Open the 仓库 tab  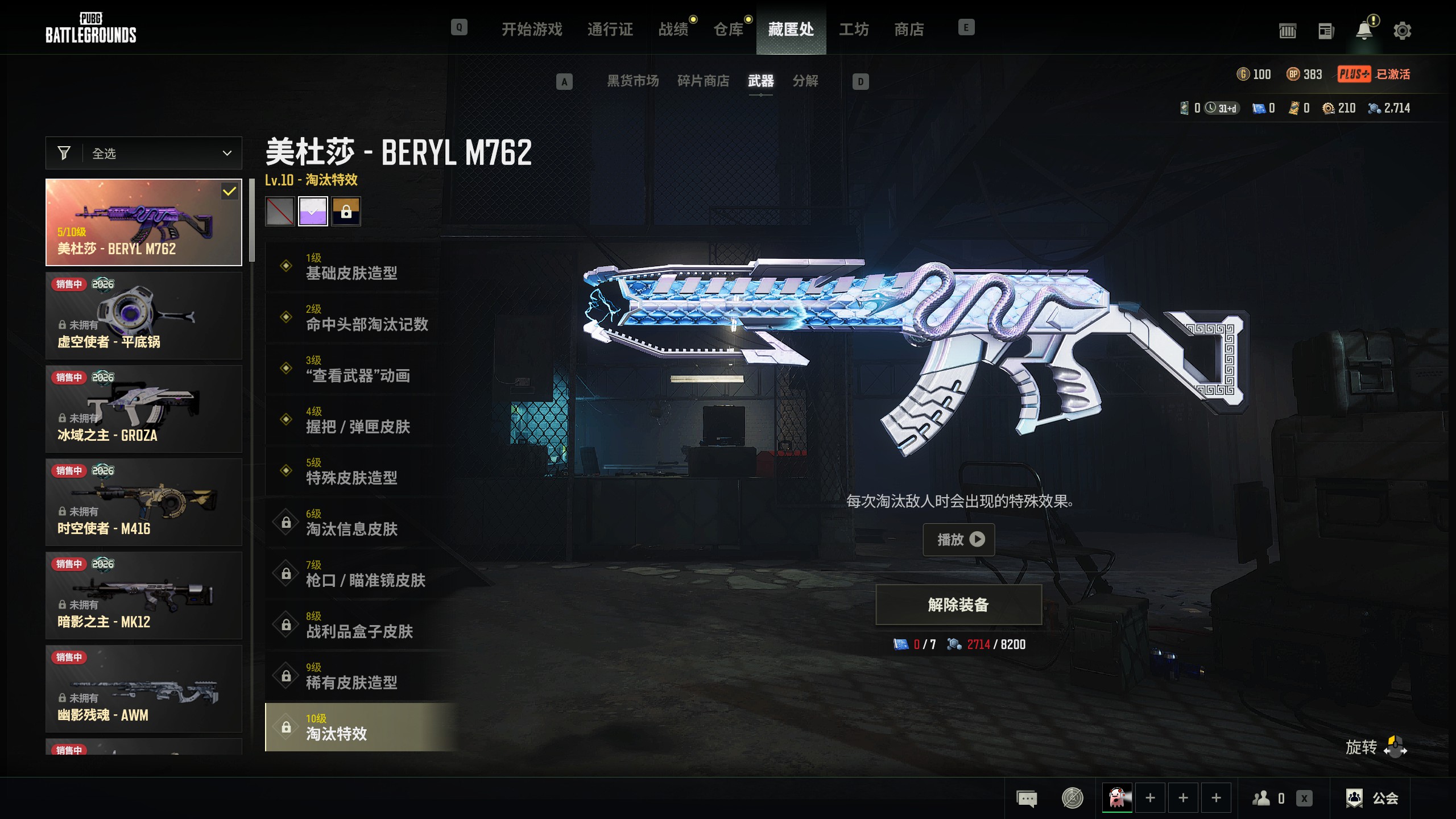click(x=729, y=29)
